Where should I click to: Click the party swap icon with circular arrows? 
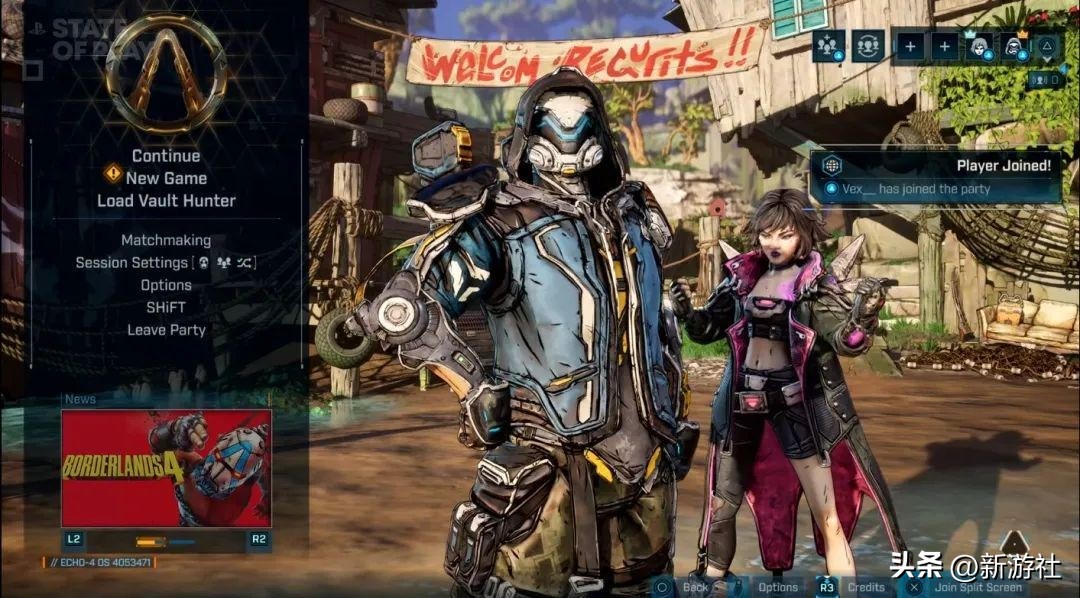coord(868,46)
